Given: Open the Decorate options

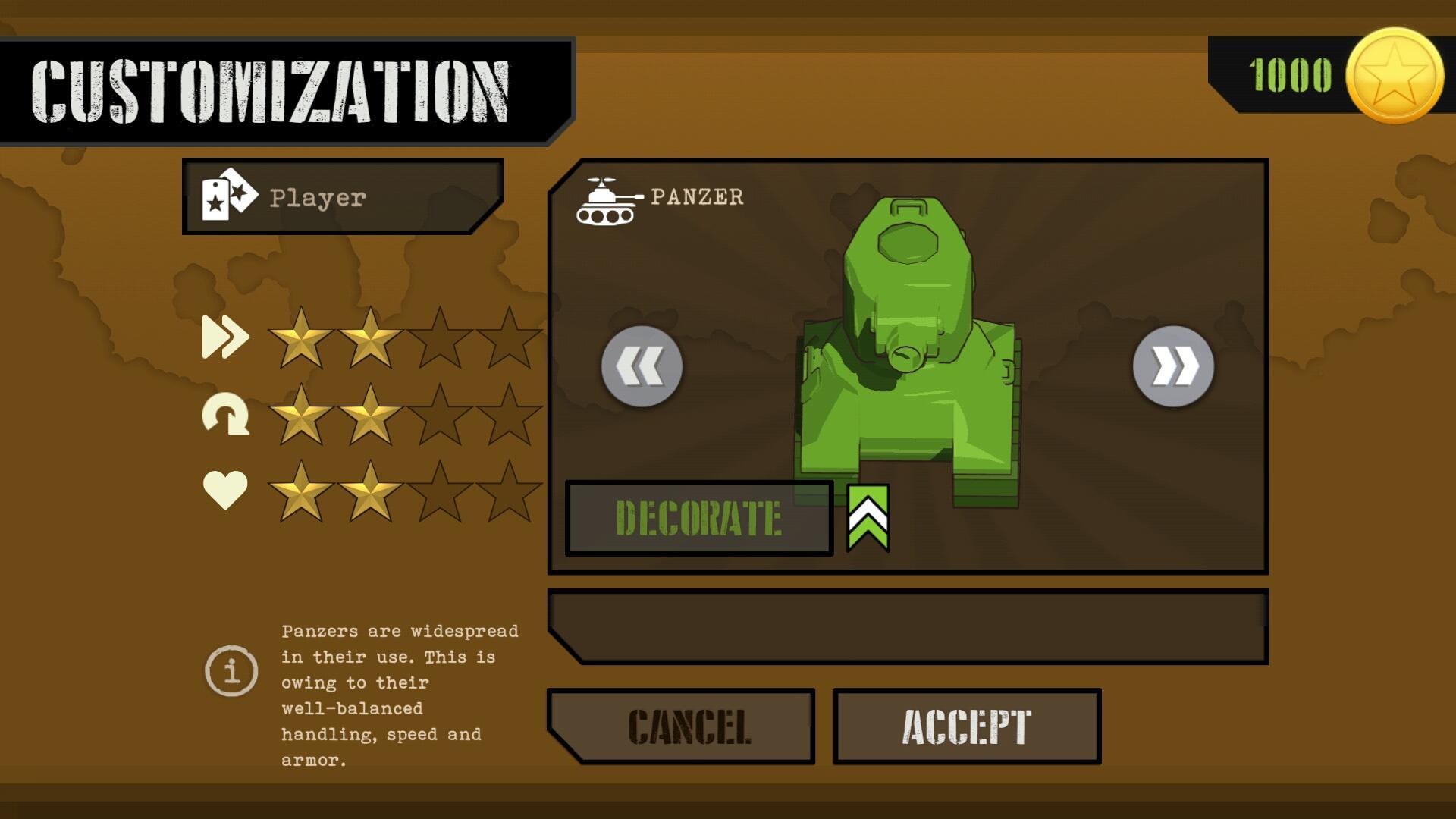Looking at the screenshot, I should click(698, 519).
